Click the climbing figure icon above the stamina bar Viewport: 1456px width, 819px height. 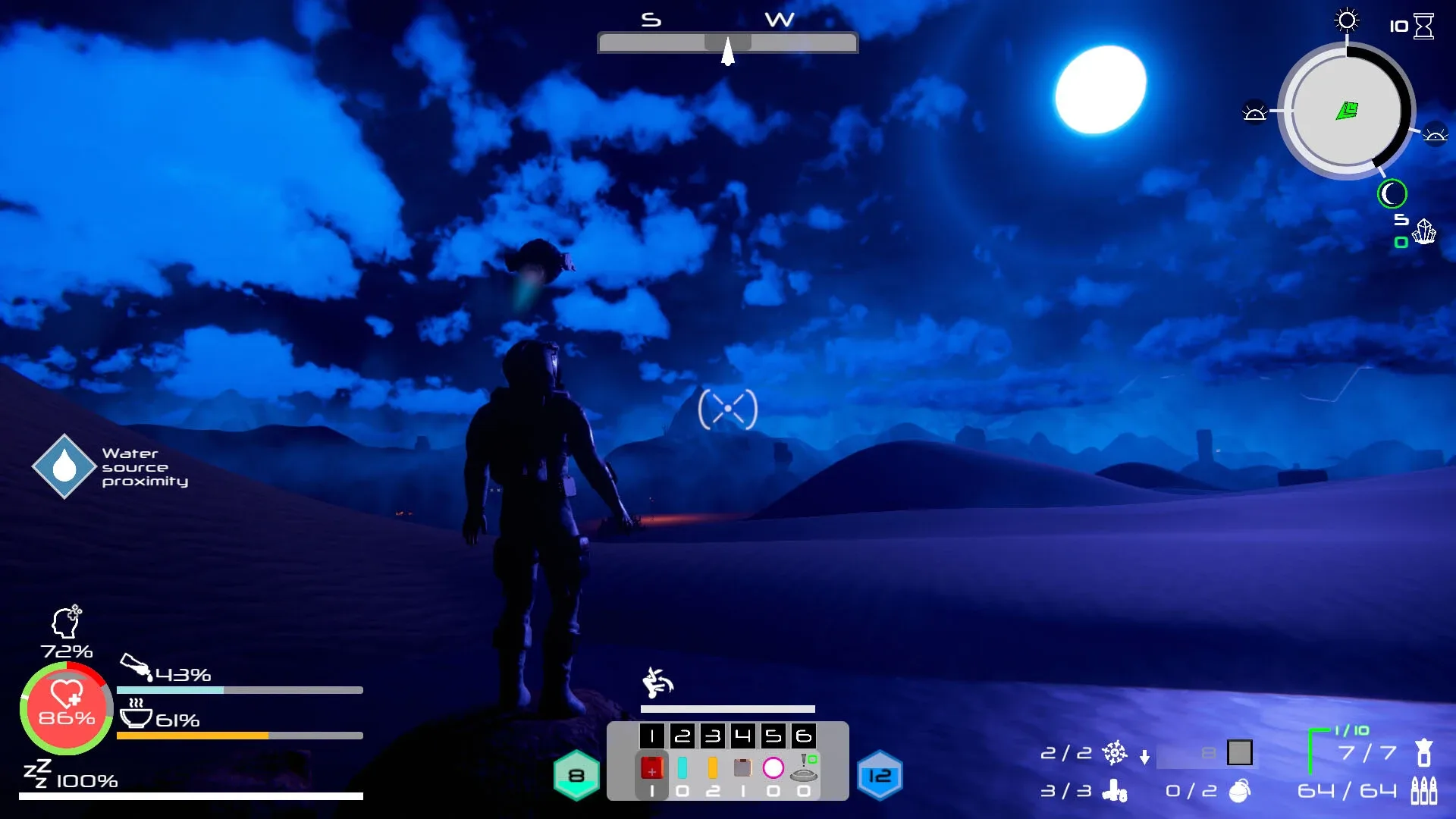657,681
